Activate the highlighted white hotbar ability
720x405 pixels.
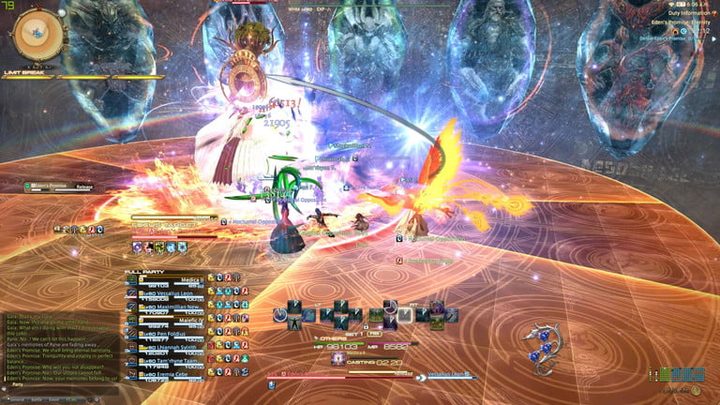pyautogui.click(x=404, y=315)
